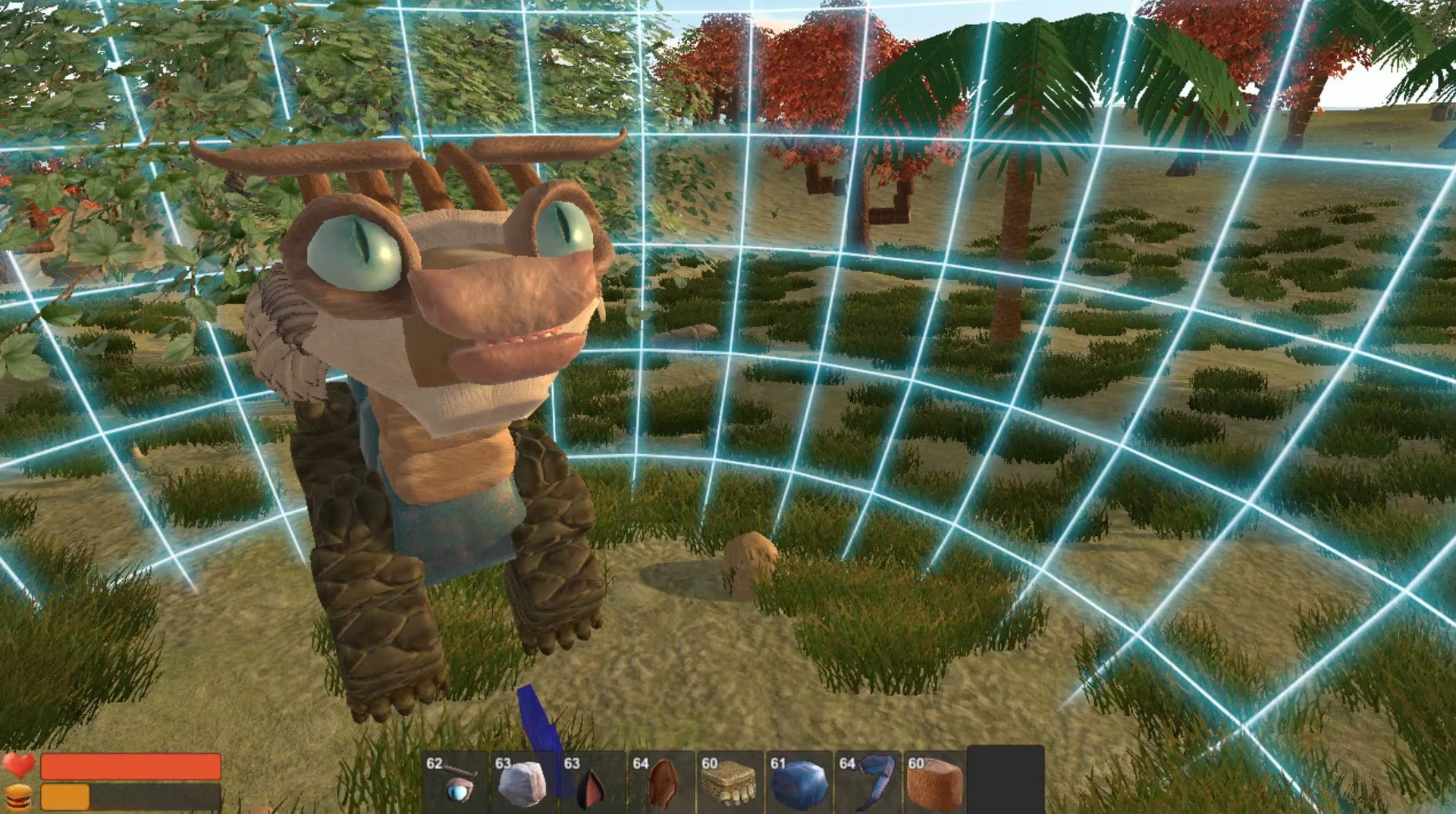The image size is (1456, 814).
Task: Click the burger hunger icon
Action: click(x=19, y=797)
